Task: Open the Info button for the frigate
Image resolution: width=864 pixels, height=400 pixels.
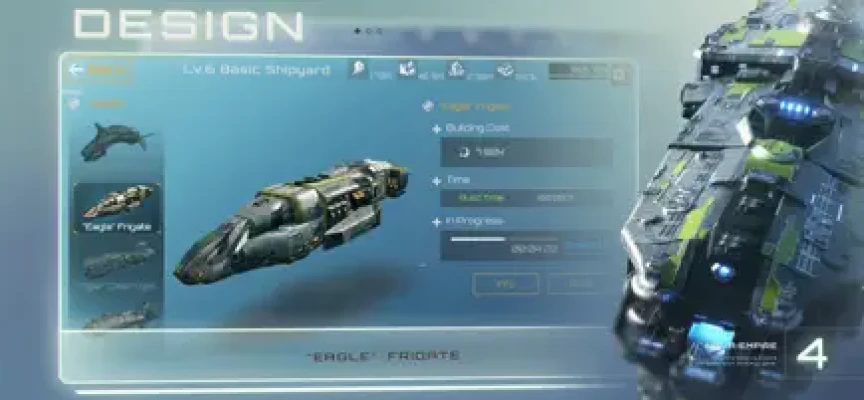Action: pos(505,284)
